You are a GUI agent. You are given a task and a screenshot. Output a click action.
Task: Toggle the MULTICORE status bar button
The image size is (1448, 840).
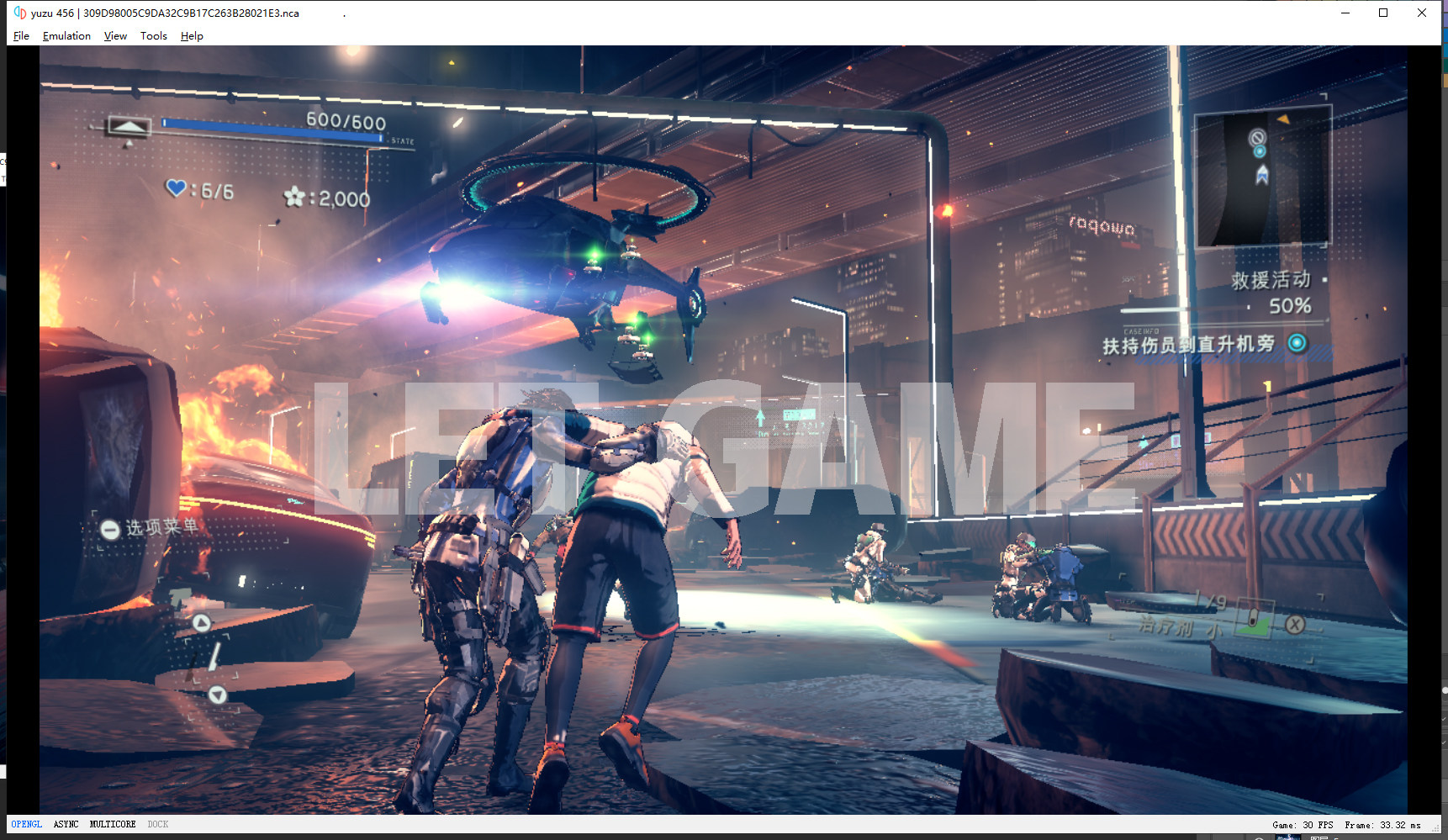point(113,824)
